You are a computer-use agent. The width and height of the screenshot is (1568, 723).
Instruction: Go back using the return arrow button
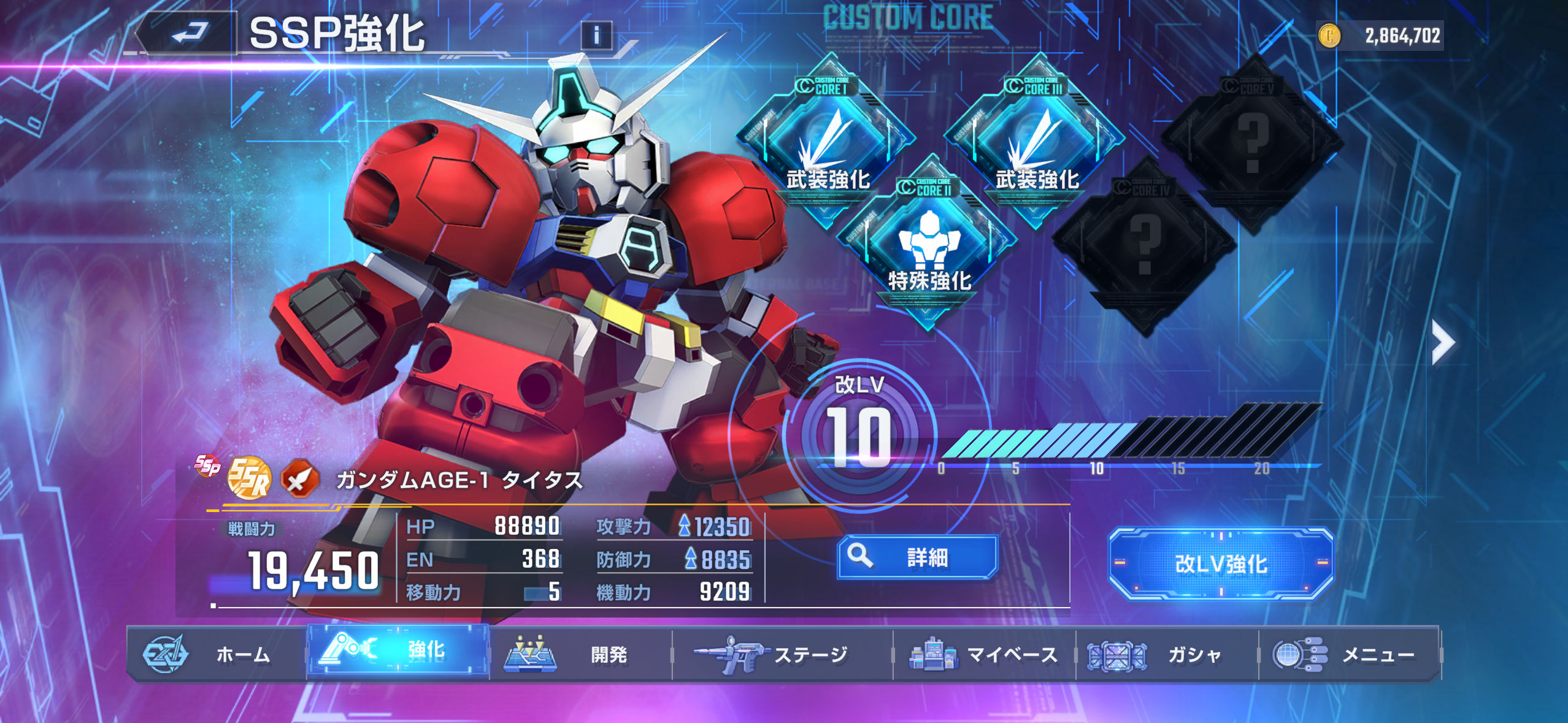[x=188, y=33]
